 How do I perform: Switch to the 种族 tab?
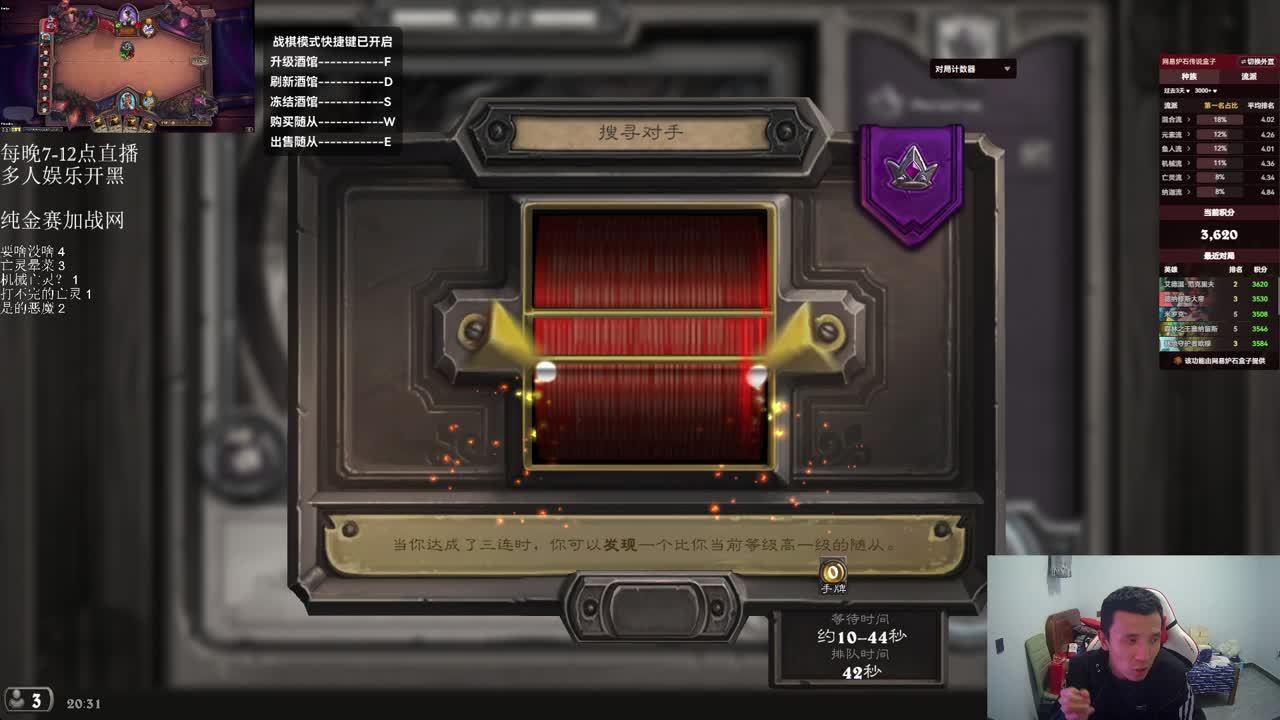tap(1189, 76)
